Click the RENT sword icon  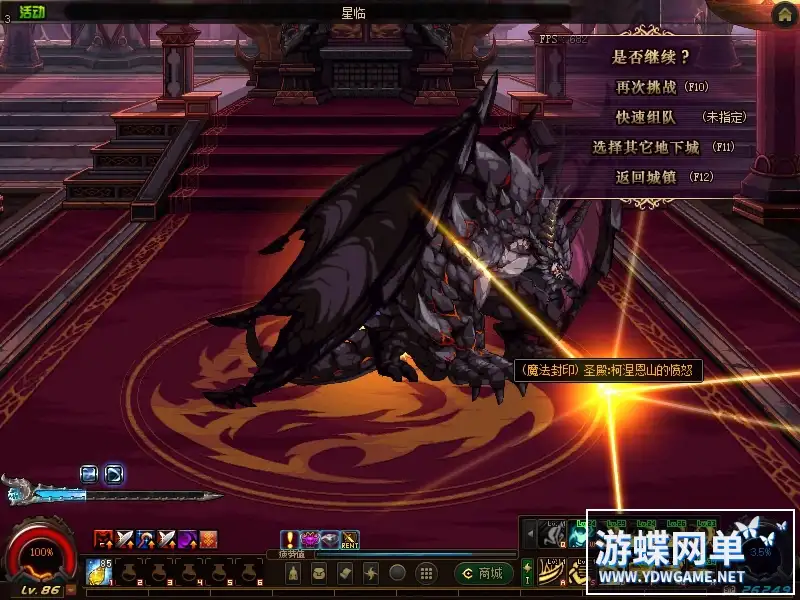350,540
